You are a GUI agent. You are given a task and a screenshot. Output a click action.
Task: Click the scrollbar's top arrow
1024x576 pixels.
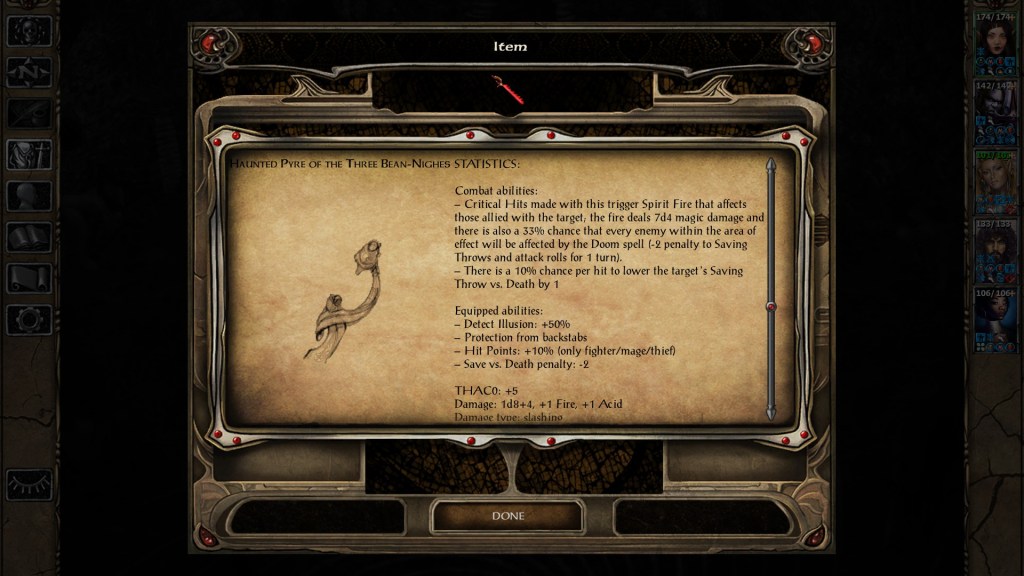[x=771, y=164]
